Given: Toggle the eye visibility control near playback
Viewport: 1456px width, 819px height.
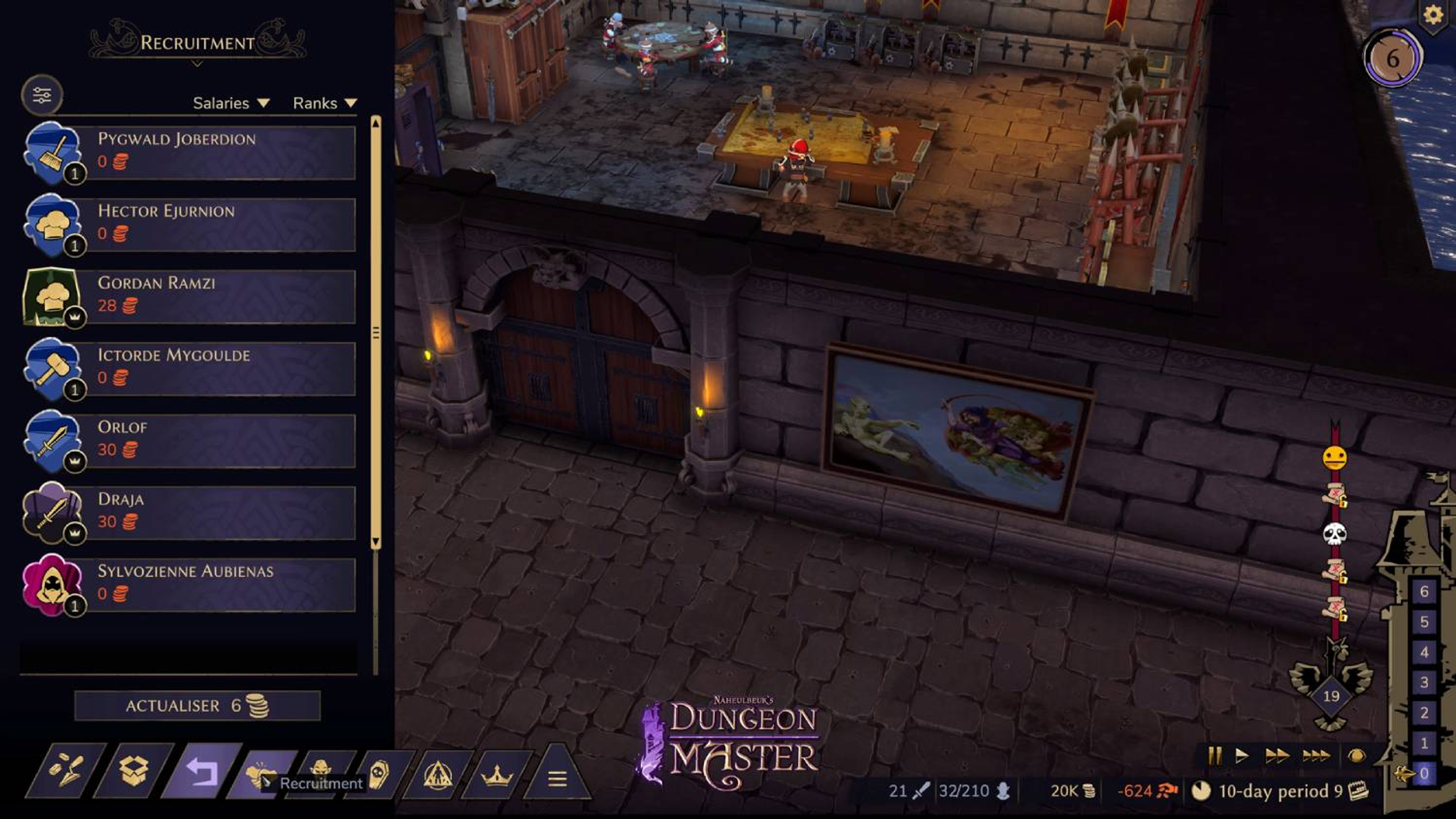Looking at the screenshot, I should (x=1358, y=756).
